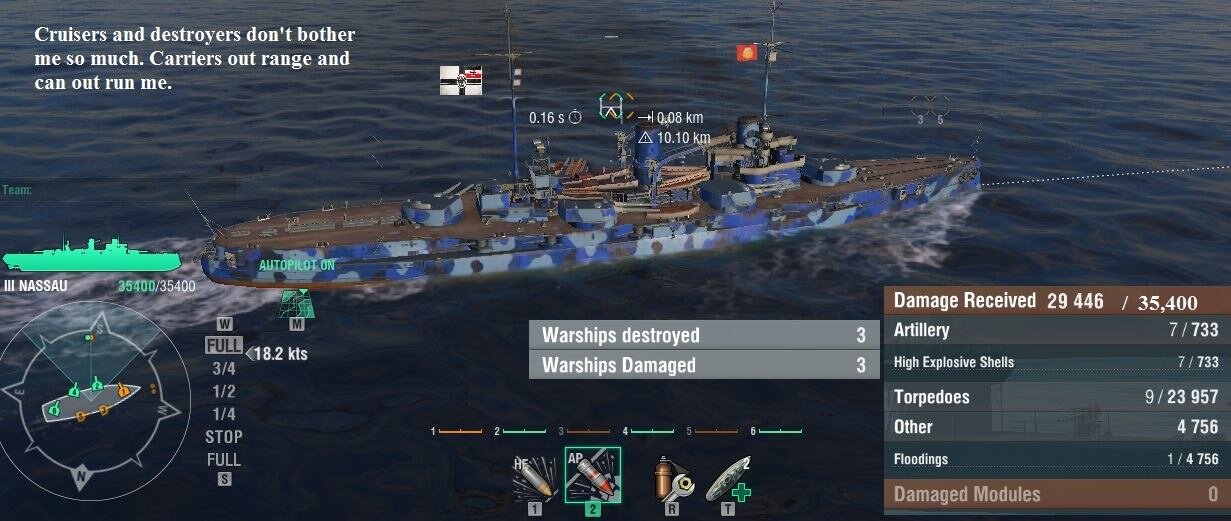1231x521 pixels.
Task: Set the engine order to STOP
Action: (224, 437)
